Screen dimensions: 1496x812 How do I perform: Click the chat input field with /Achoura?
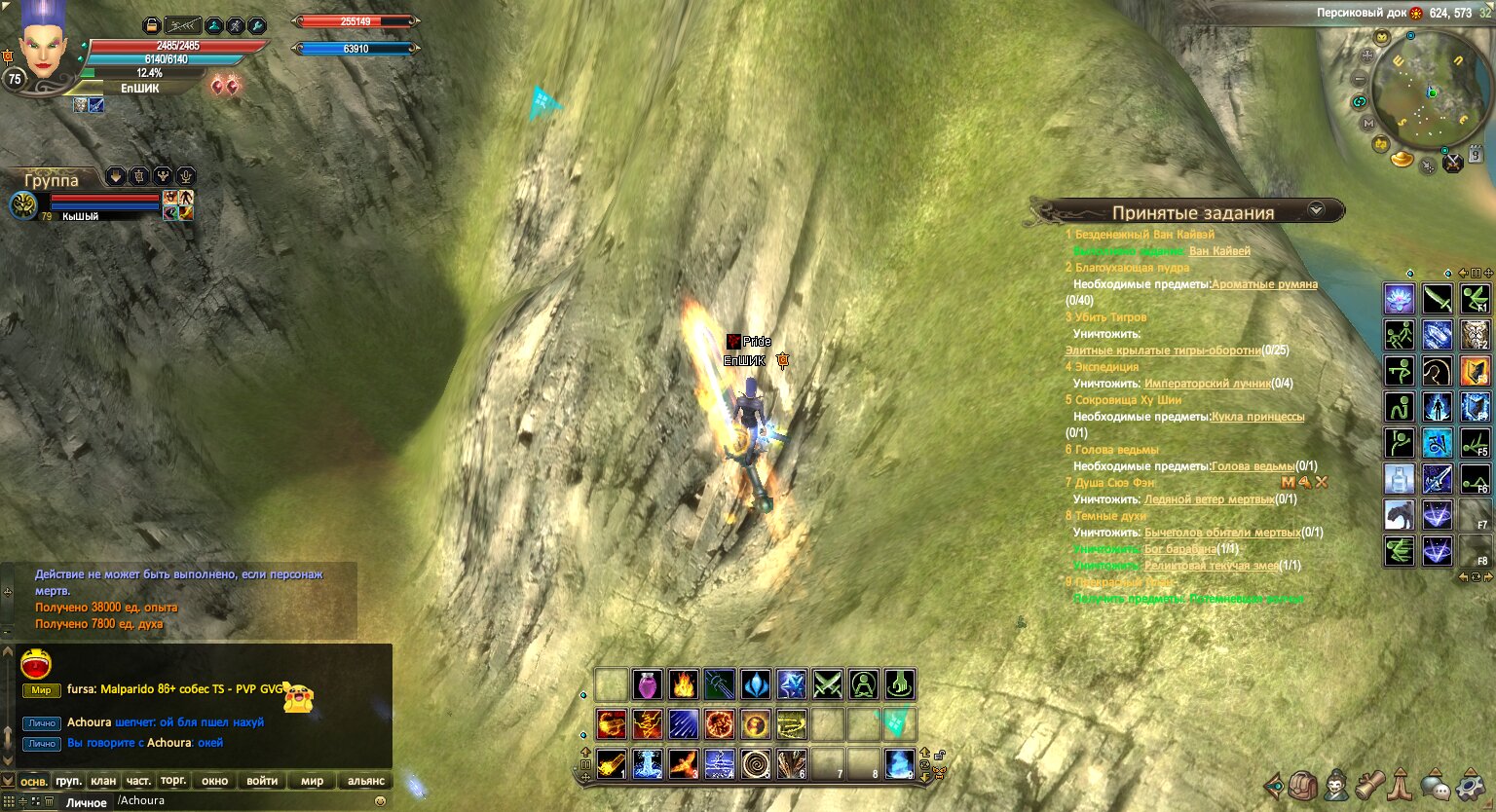click(243, 801)
